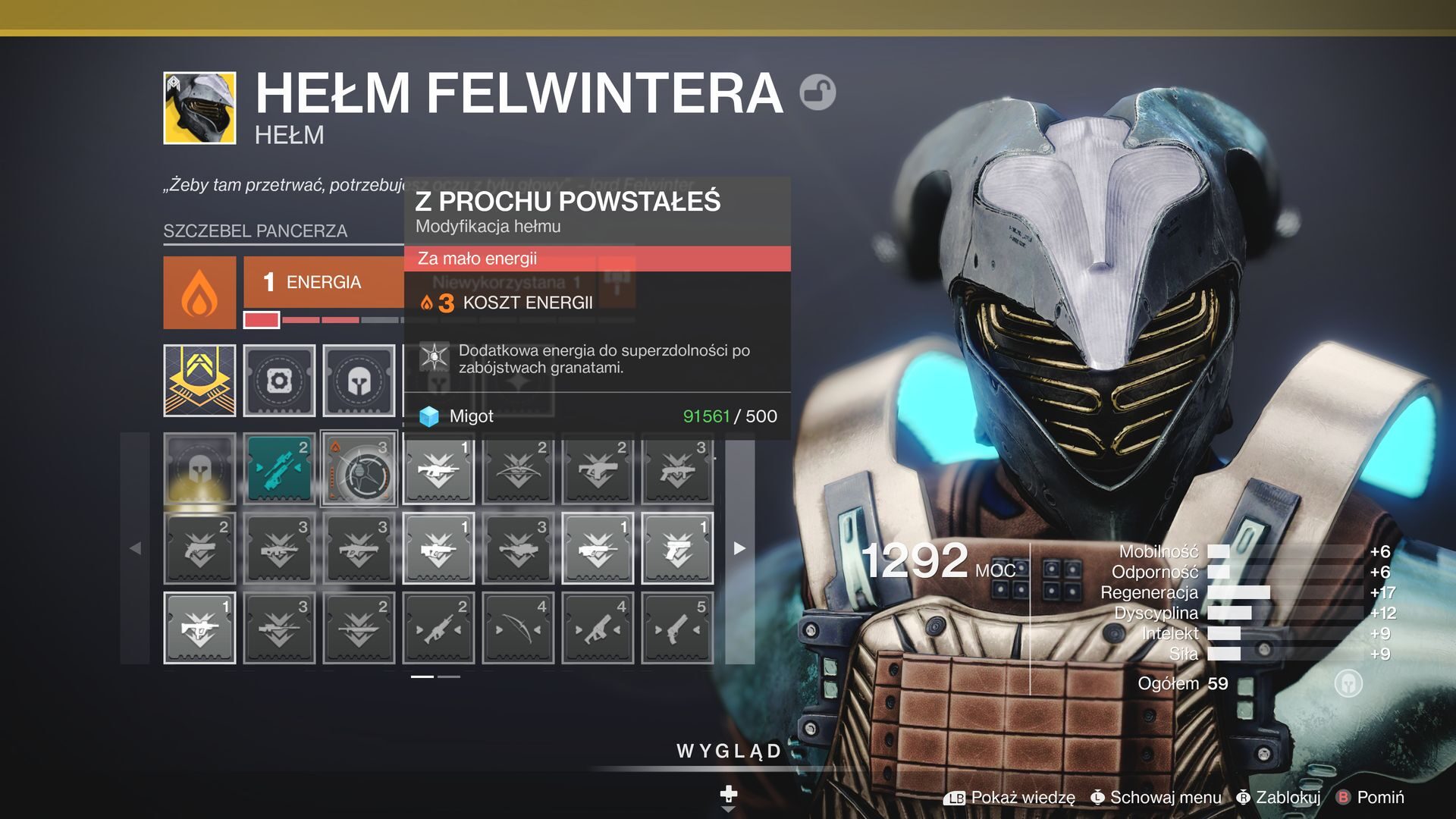The image size is (1456, 819).
Task: Select the empty helmet mod option
Action: click(199, 469)
